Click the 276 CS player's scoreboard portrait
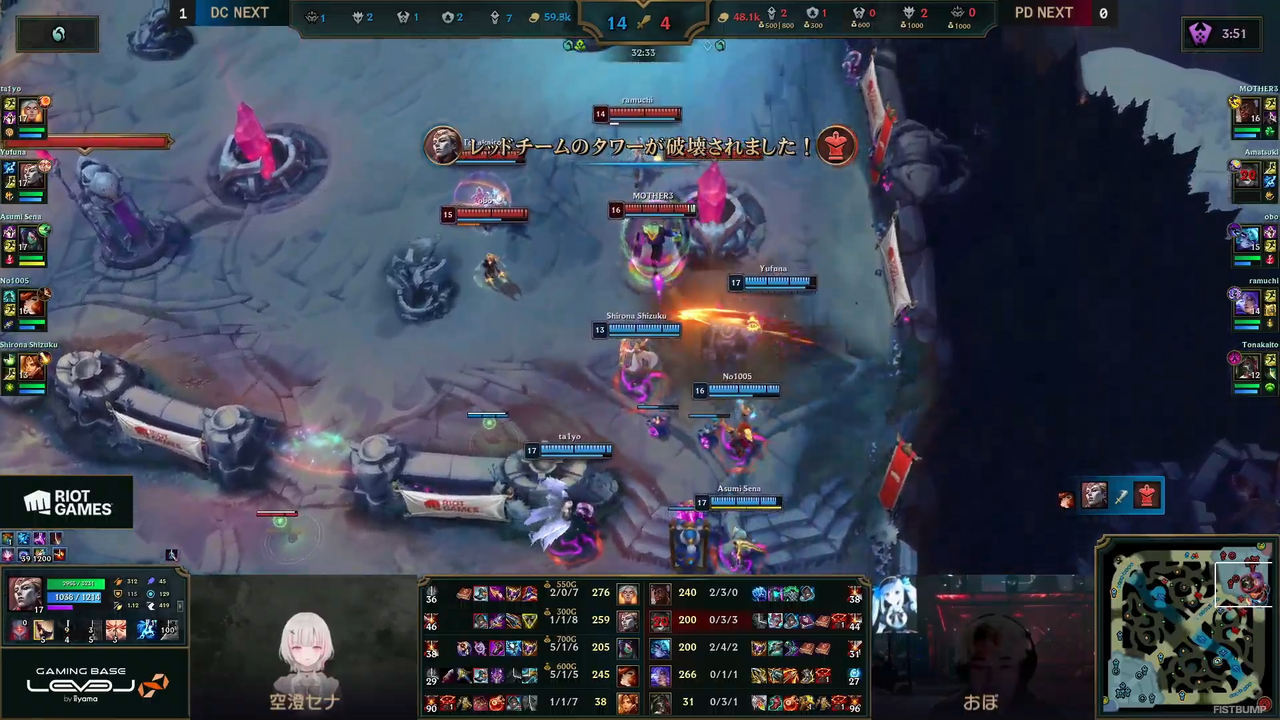The image size is (1280, 720). tap(627, 595)
